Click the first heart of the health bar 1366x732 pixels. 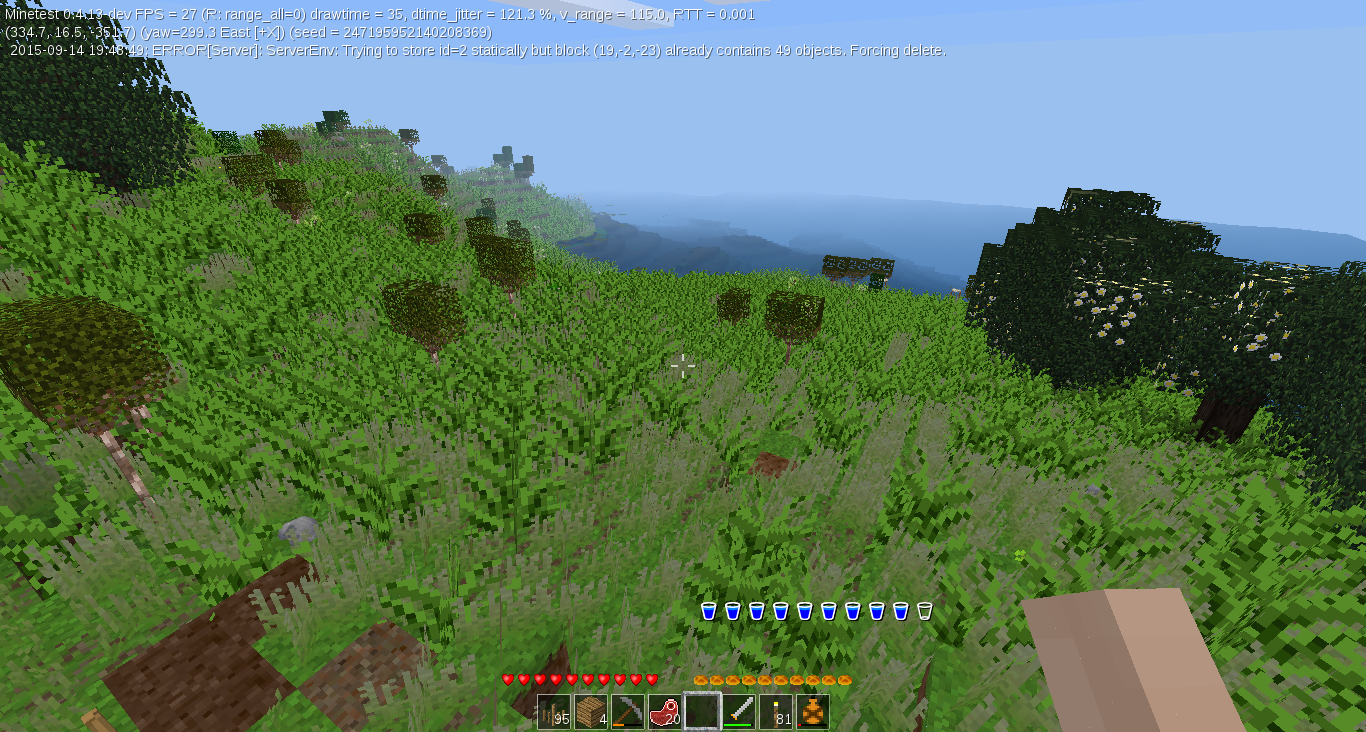[x=508, y=679]
